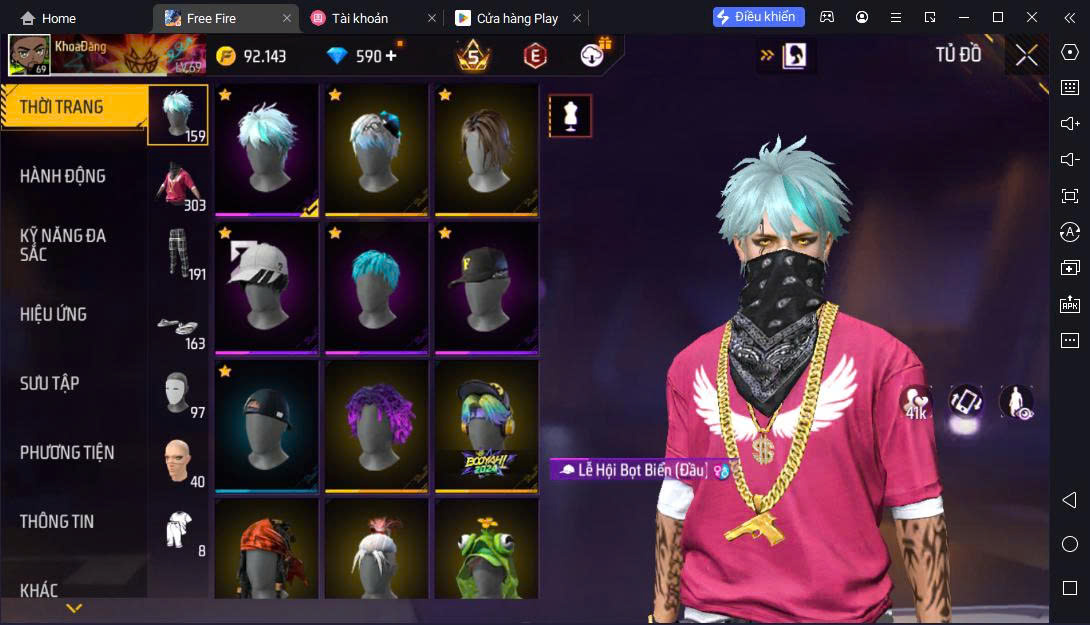
Task: Select KỸ NĂNG ĐA SẮC category
Action: coord(62,245)
